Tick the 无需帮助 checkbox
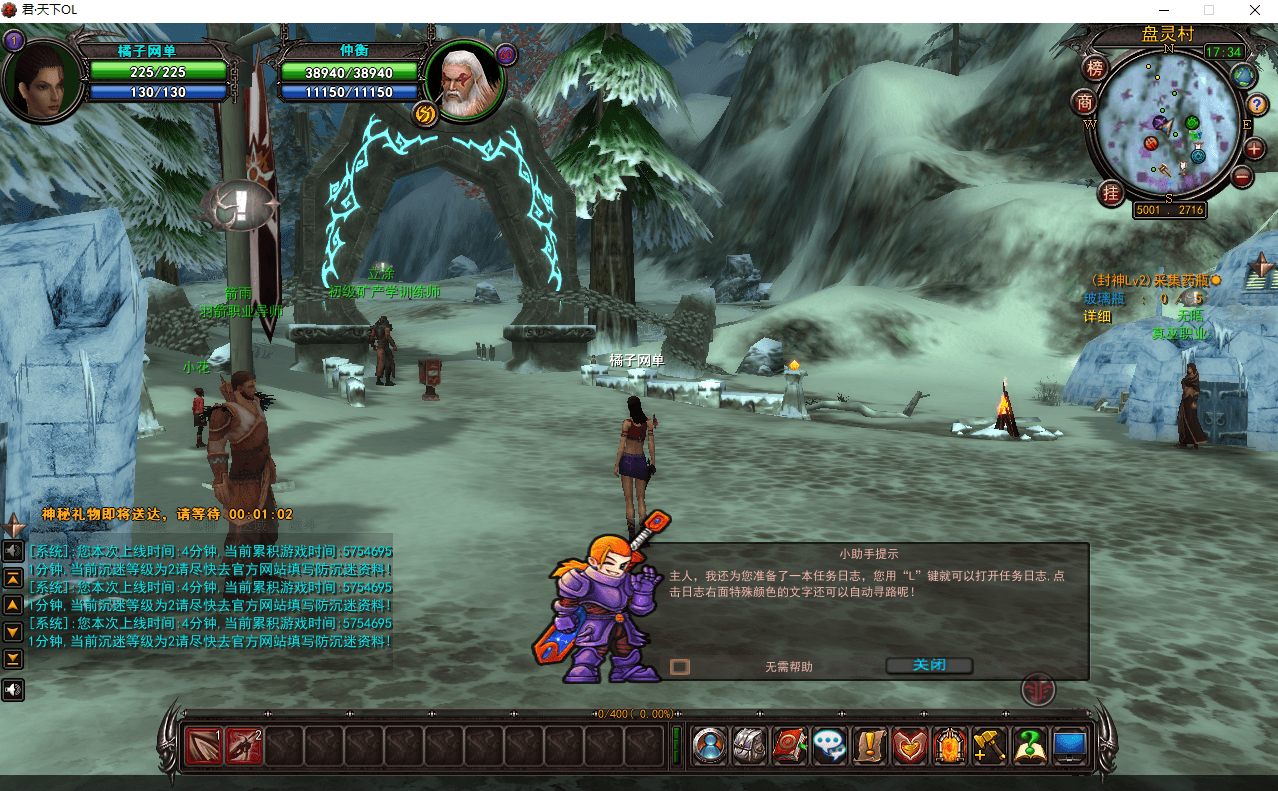The height and width of the screenshot is (791, 1278). point(680,667)
